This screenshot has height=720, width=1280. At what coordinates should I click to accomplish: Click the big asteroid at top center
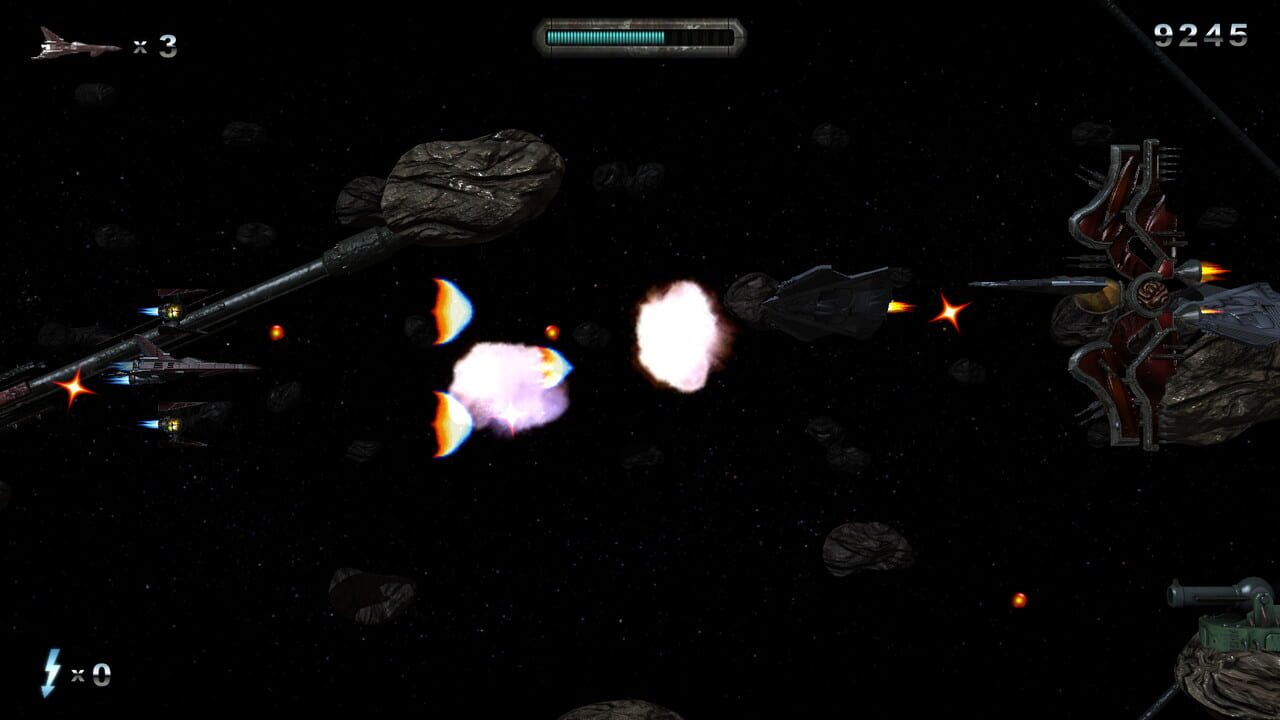click(470, 185)
